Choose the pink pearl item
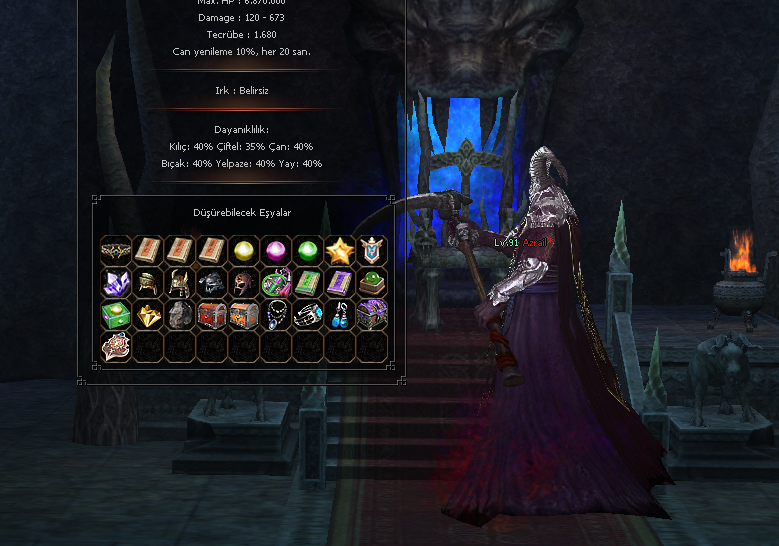779x546 pixels. point(275,250)
